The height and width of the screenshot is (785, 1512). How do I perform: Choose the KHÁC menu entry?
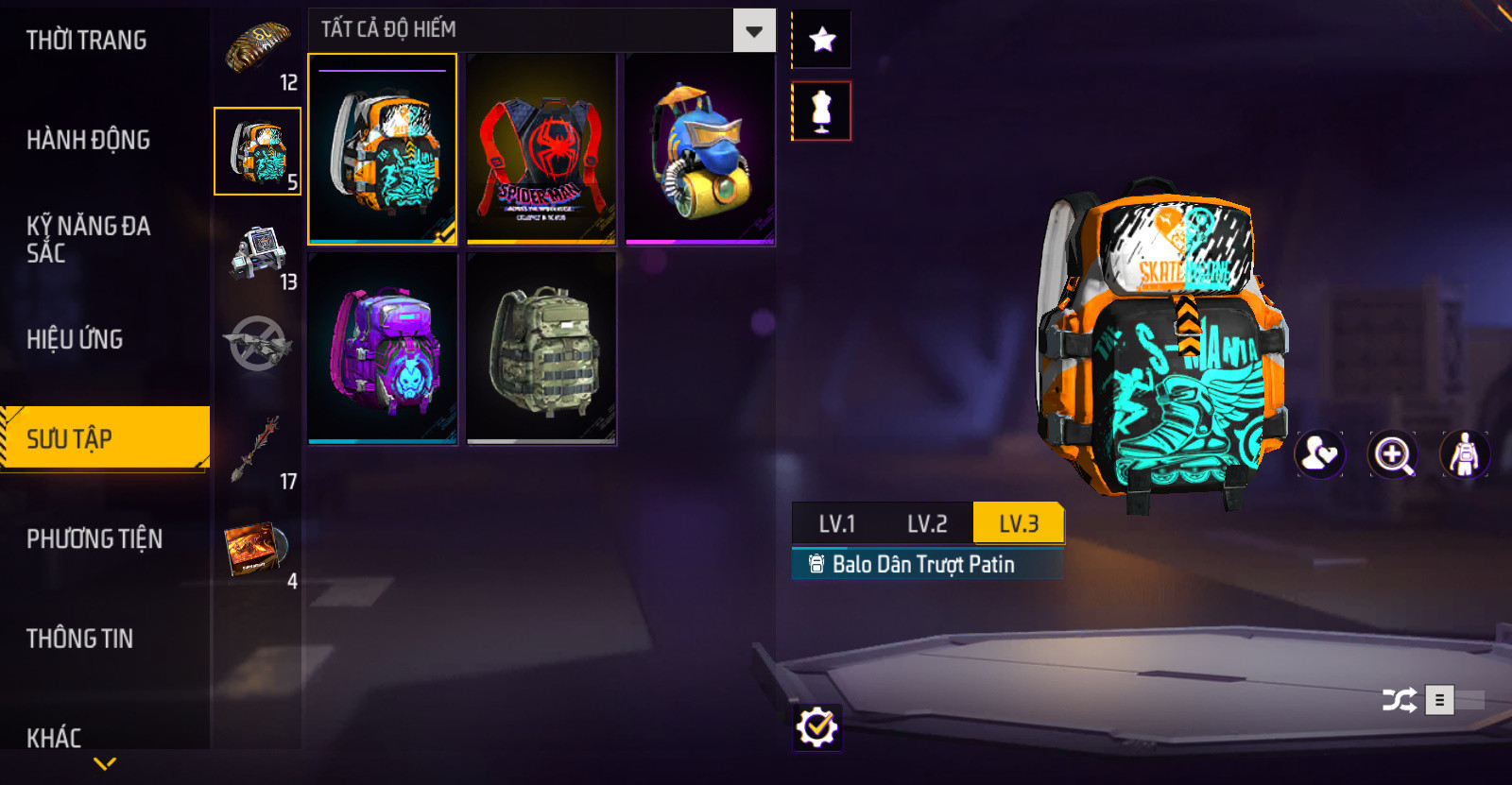pyautogui.click(x=54, y=737)
